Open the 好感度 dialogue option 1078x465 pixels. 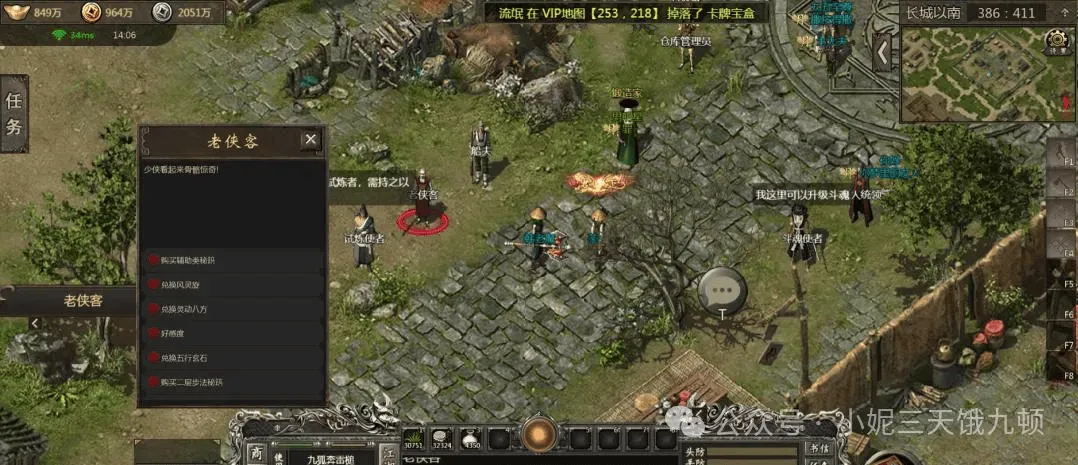[174, 333]
